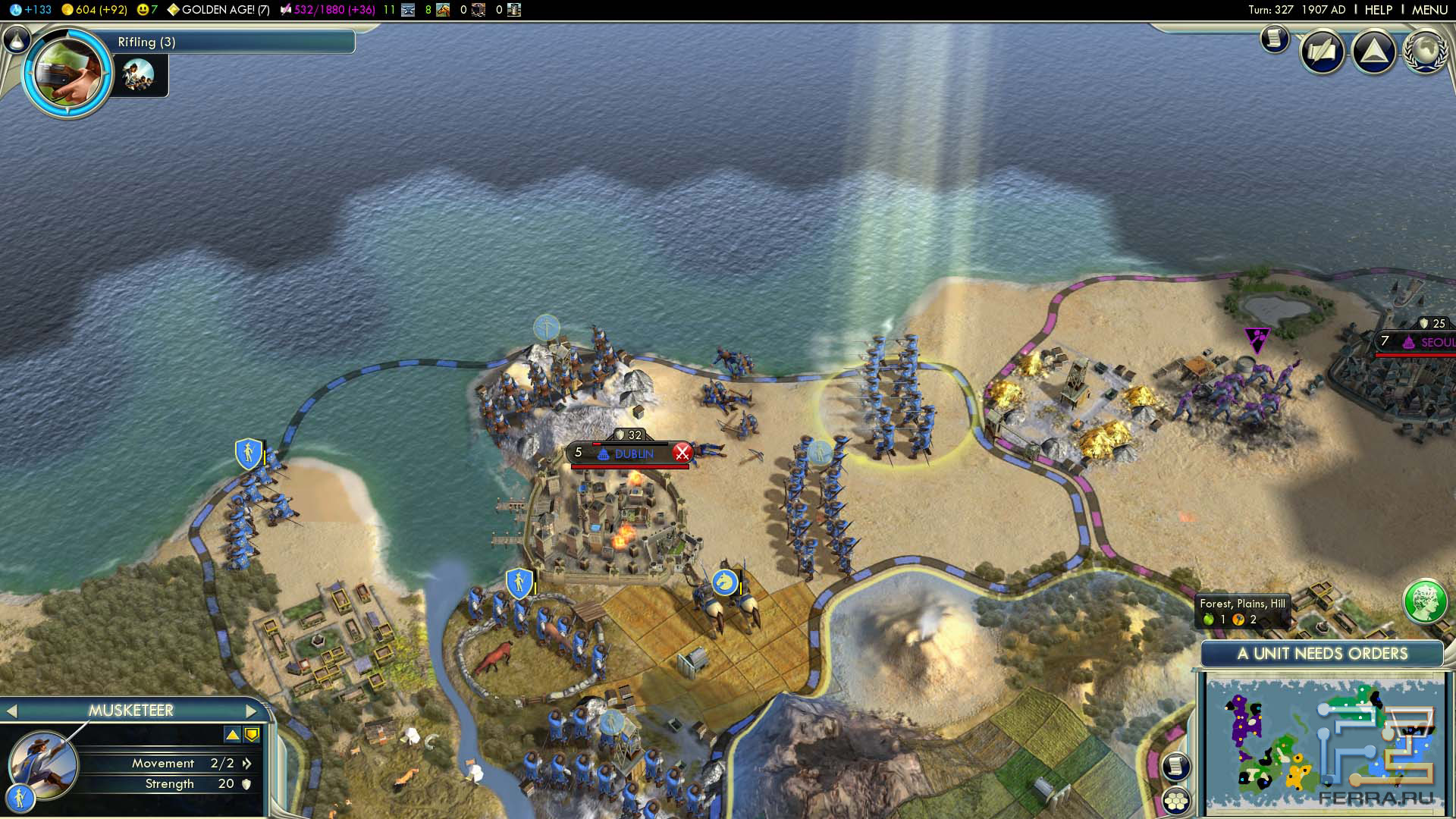Open the Rifling research tech panel
Viewport: 1456px width, 819px height.
[227, 42]
